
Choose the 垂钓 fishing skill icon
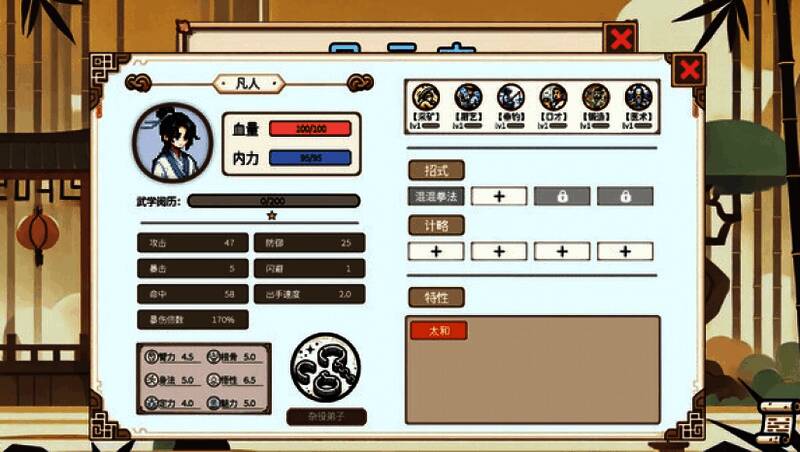[x=511, y=97]
